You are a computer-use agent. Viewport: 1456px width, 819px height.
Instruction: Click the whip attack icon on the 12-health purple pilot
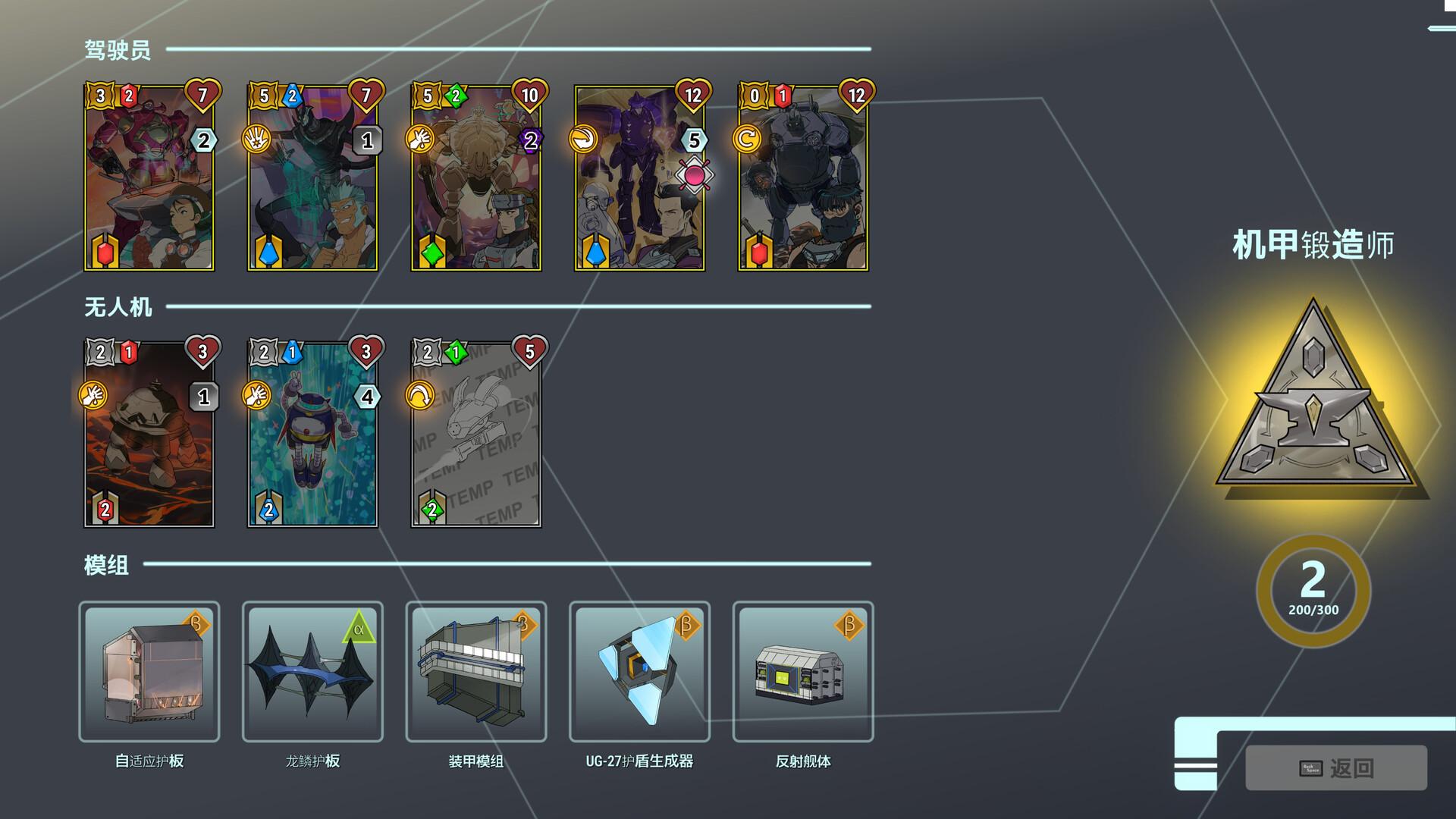click(583, 140)
